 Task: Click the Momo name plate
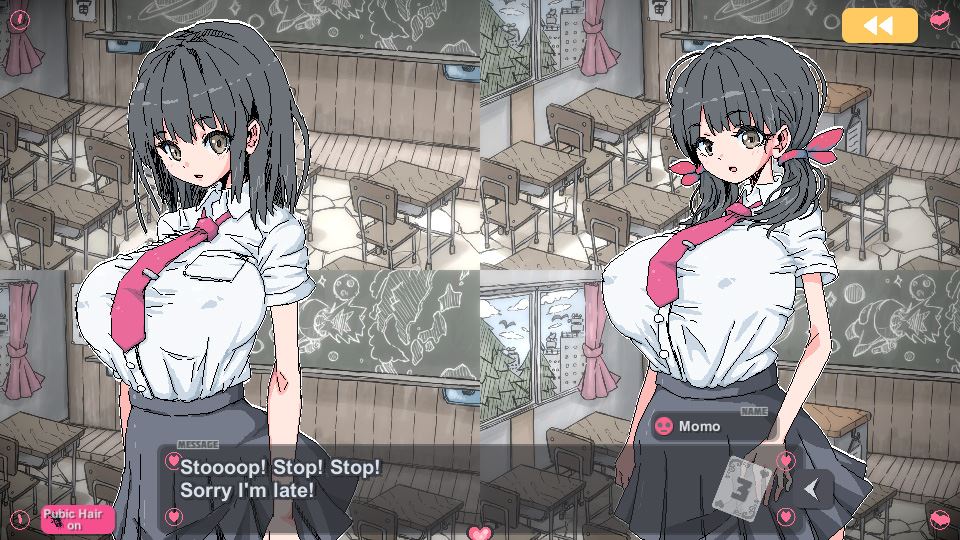click(712, 426)
